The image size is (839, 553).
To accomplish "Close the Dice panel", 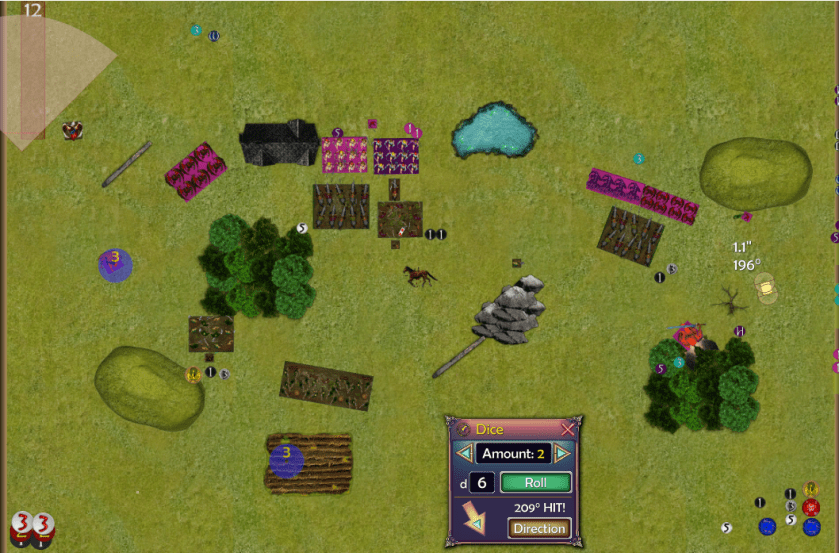I will point(568,429).
